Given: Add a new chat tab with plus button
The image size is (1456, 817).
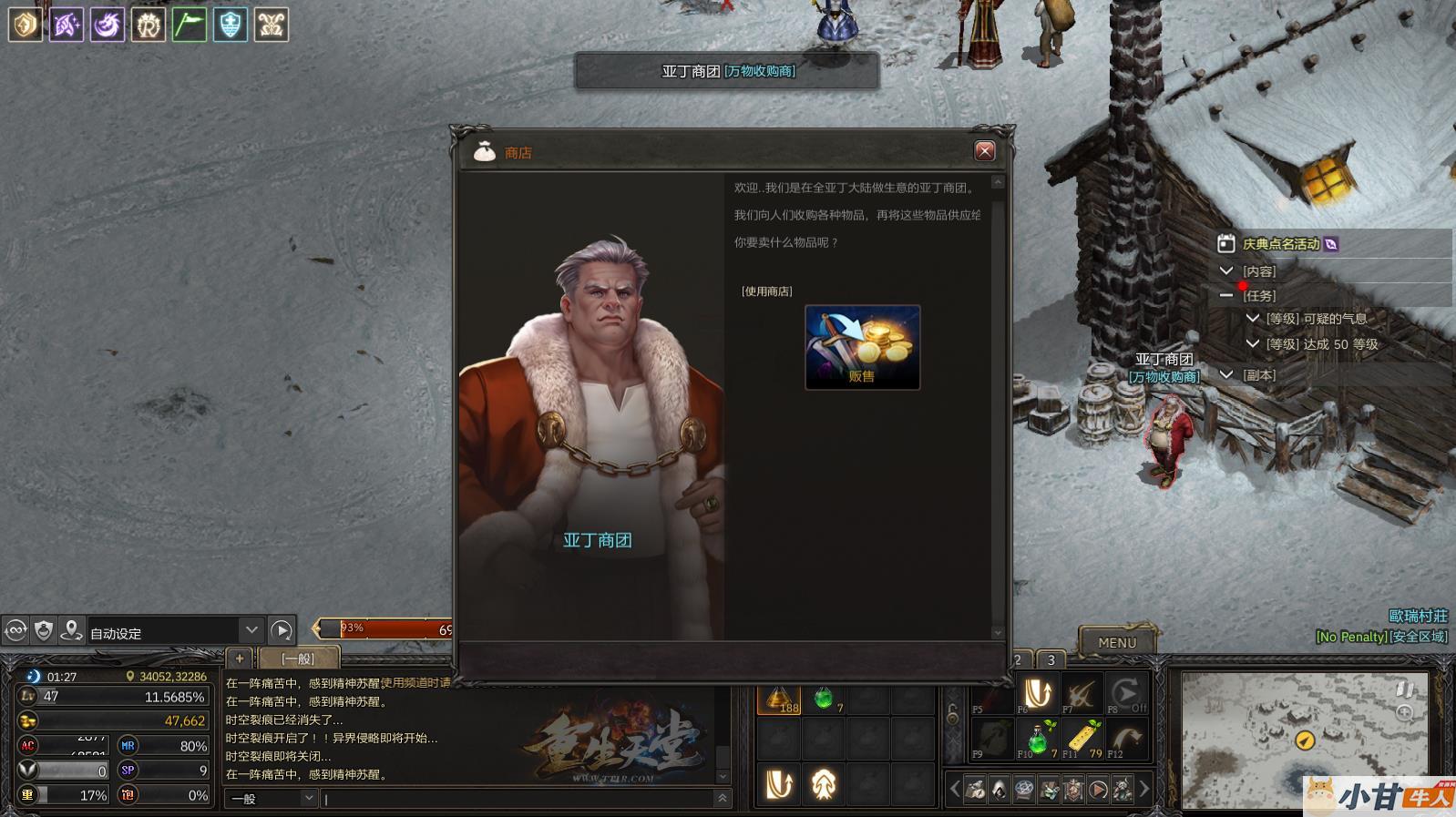Looking at the screenshot, I should pos(240,658).
